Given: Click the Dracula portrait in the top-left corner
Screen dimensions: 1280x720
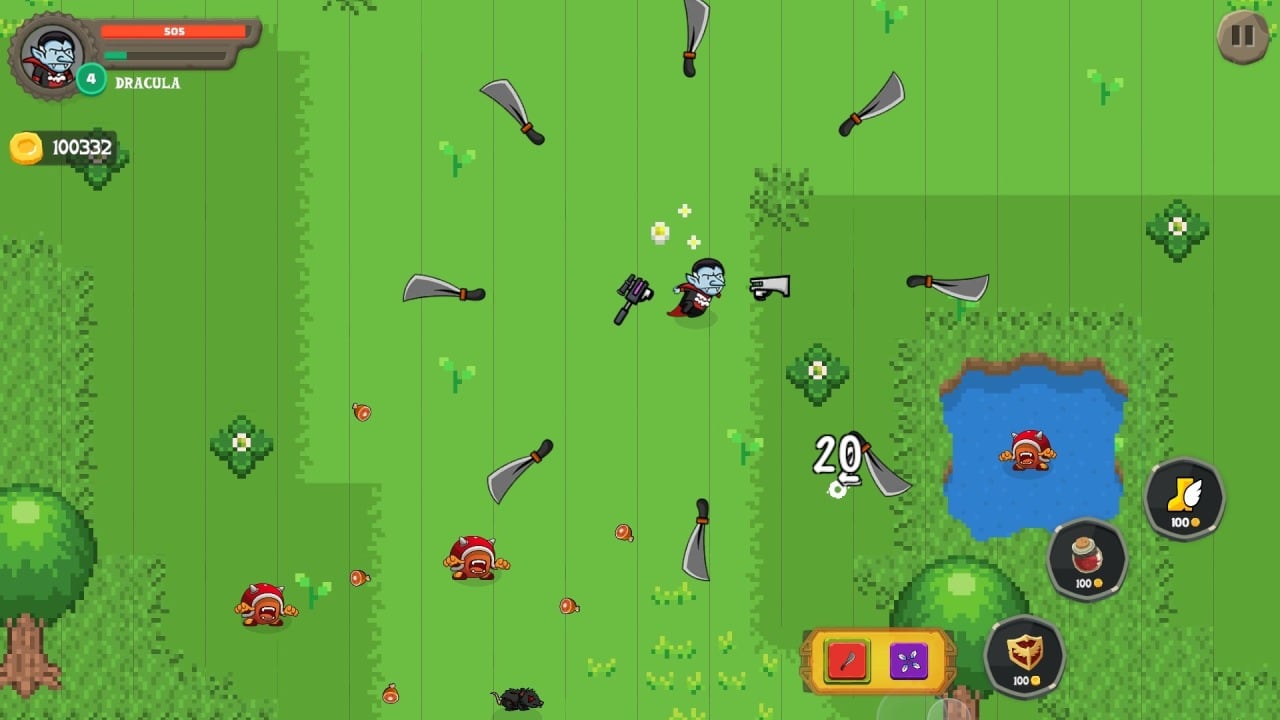Looking at the screenshot, I should [x=52, y=55].
